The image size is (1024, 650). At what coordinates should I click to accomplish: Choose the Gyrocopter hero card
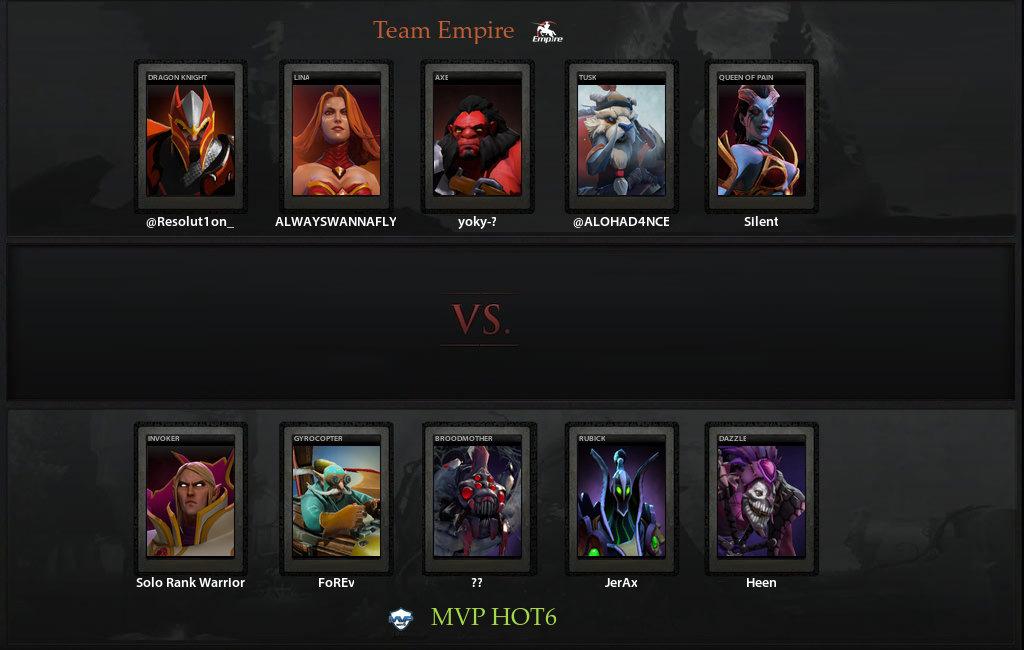tap(336, 500)
